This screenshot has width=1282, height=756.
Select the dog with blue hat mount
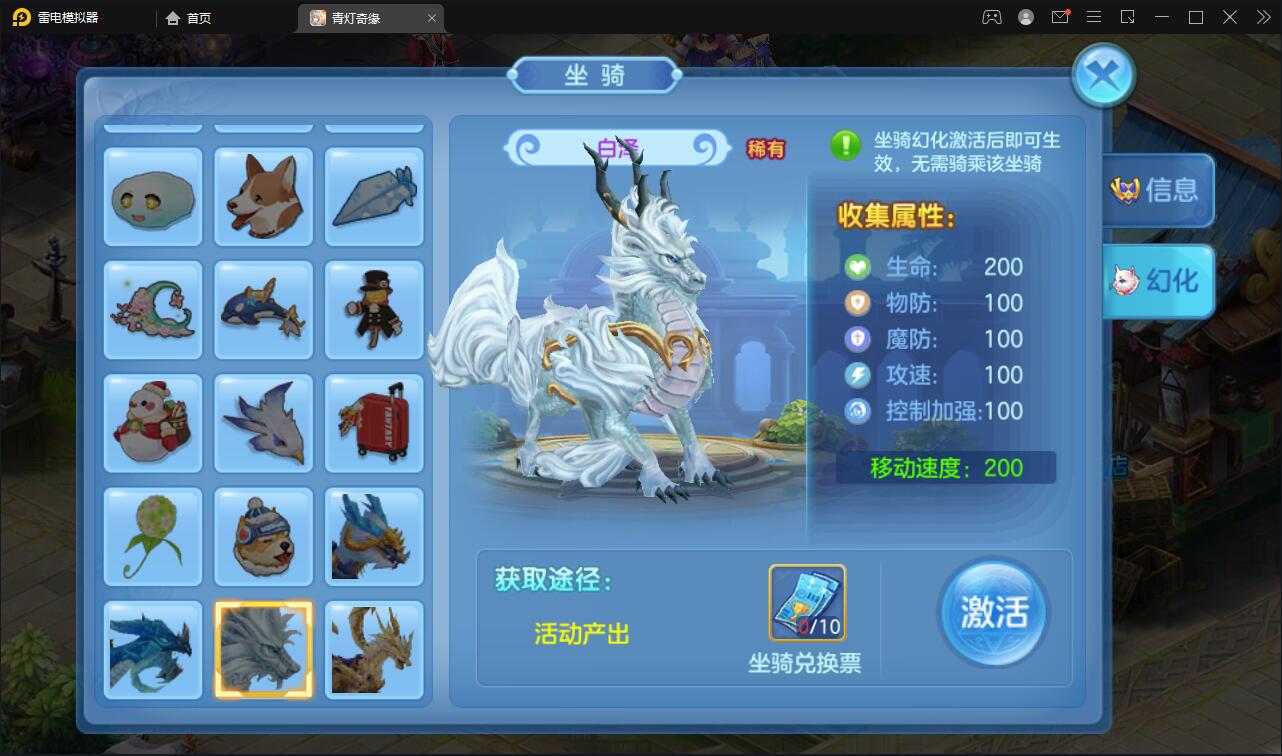tap(263, 536)
